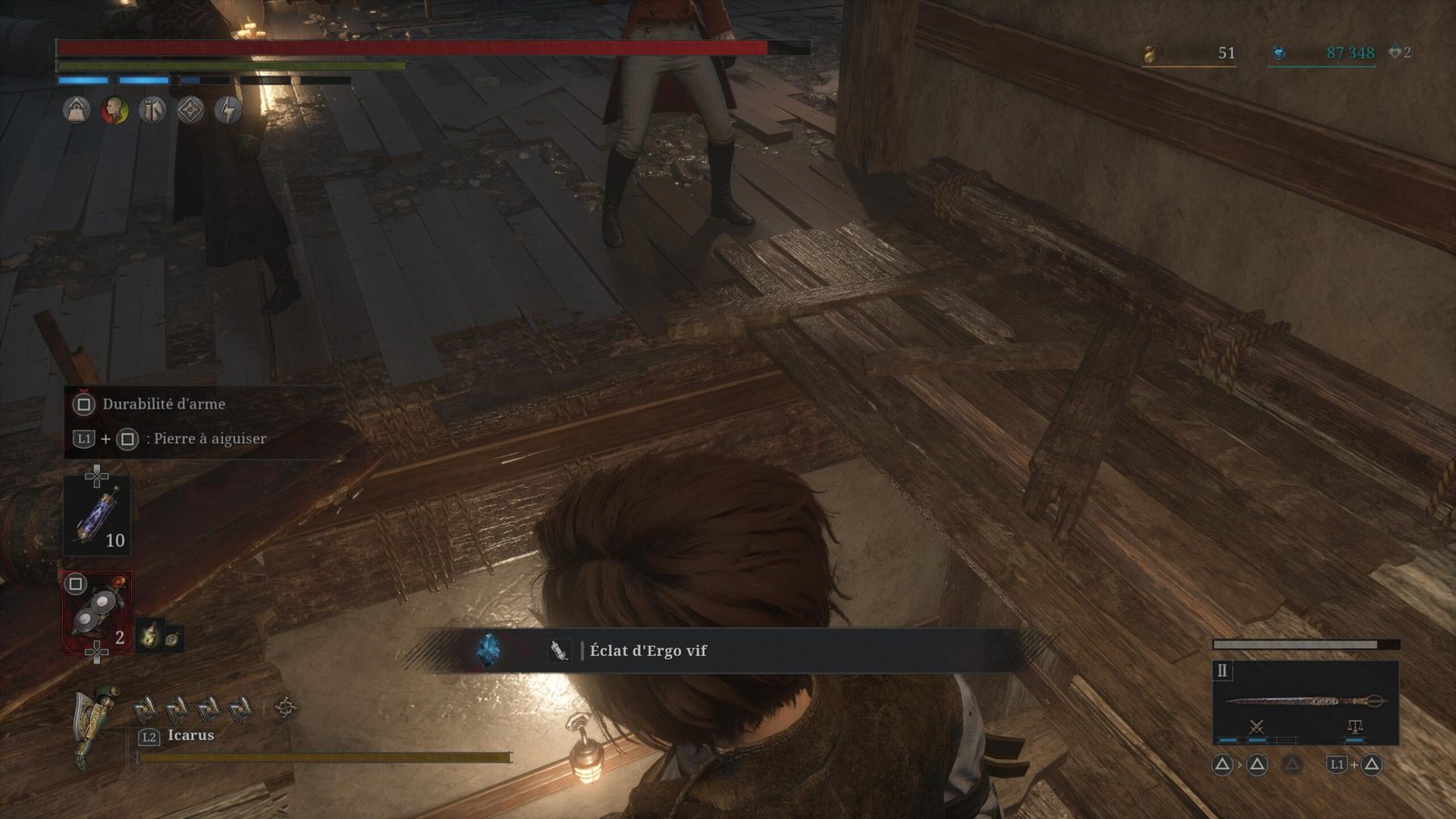
Task: Select the weight-arrow status icon
Action: coord(76,111)
